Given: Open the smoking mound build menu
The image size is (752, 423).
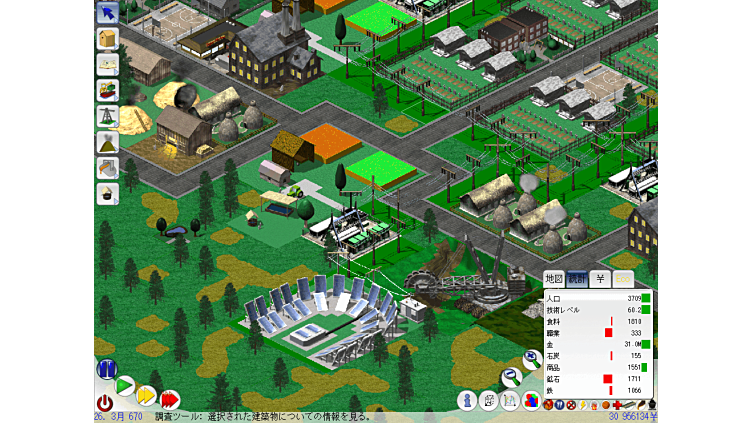Looking at the screenshot, I should tap(107, 143).
